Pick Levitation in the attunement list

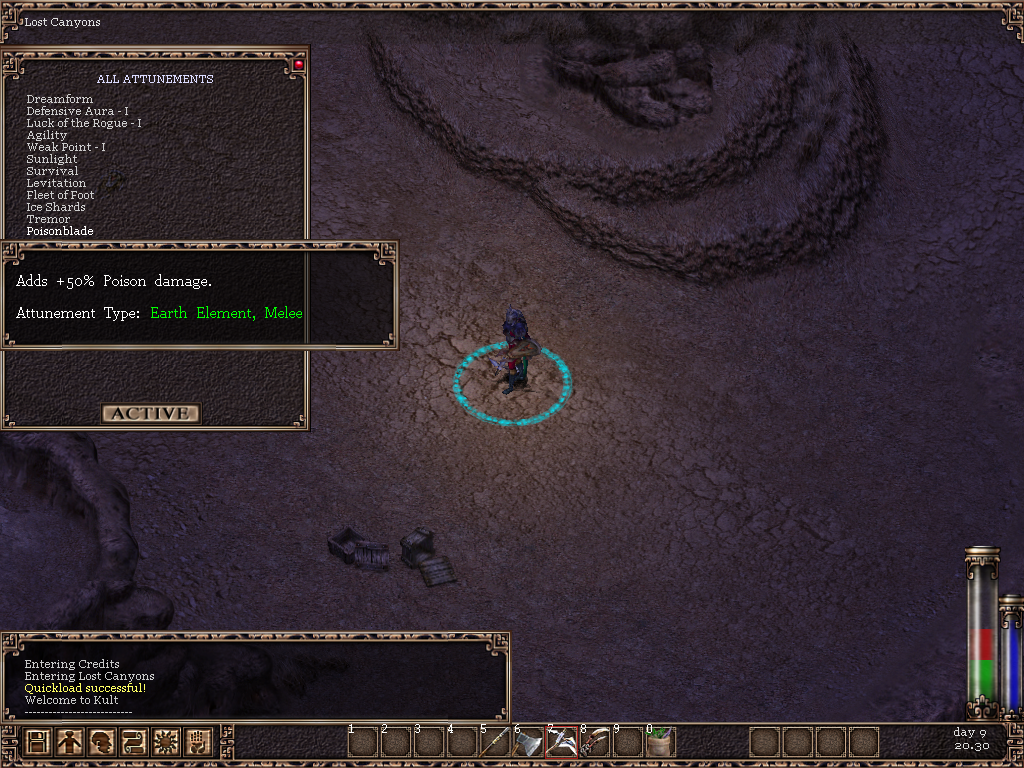(x=56, y=183)
